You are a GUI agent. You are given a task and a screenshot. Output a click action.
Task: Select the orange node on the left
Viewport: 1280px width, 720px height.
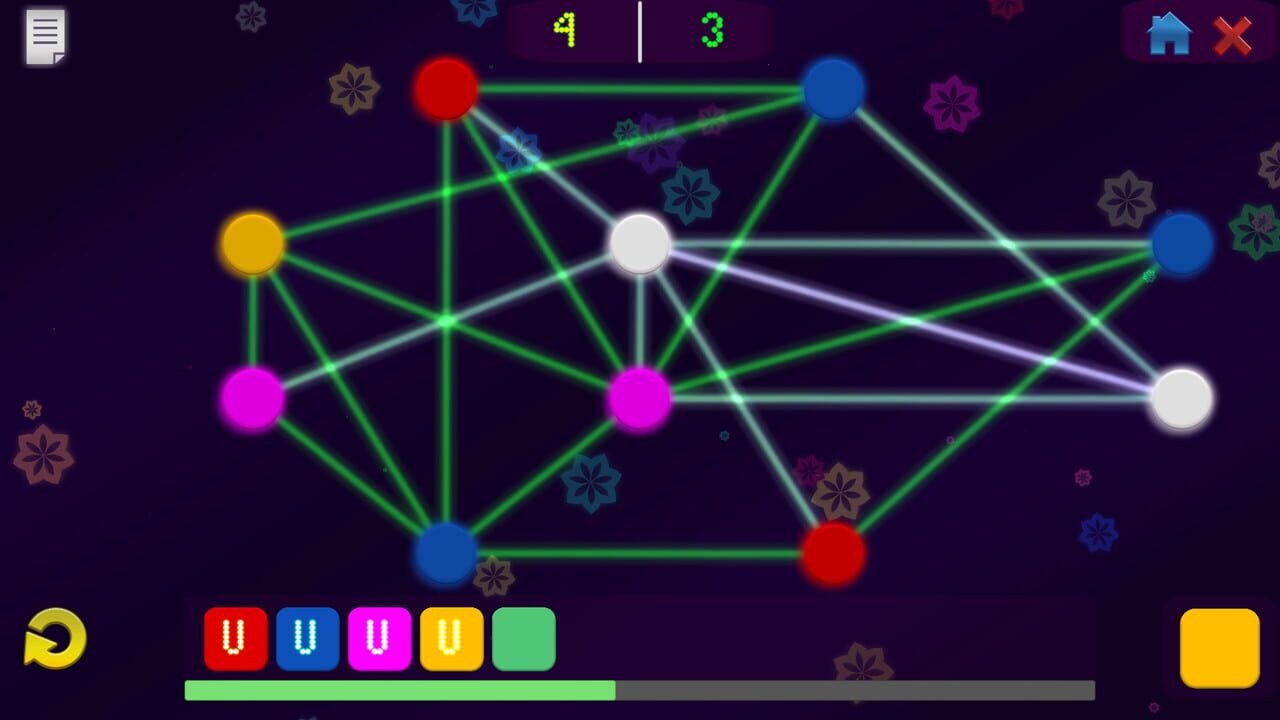(x=252, y=244)
